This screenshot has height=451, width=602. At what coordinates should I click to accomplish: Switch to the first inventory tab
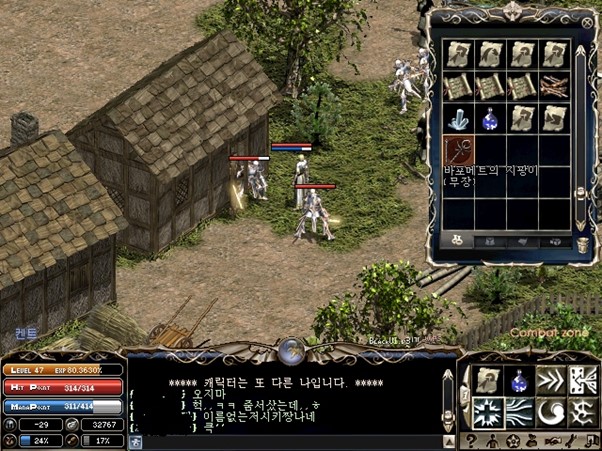pos(456,241)
